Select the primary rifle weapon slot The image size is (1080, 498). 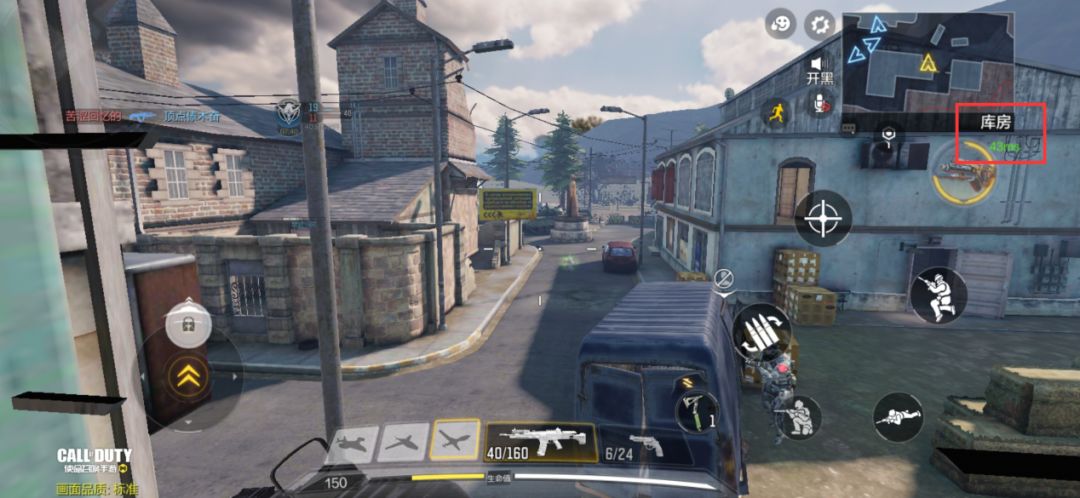coord(540,441)
